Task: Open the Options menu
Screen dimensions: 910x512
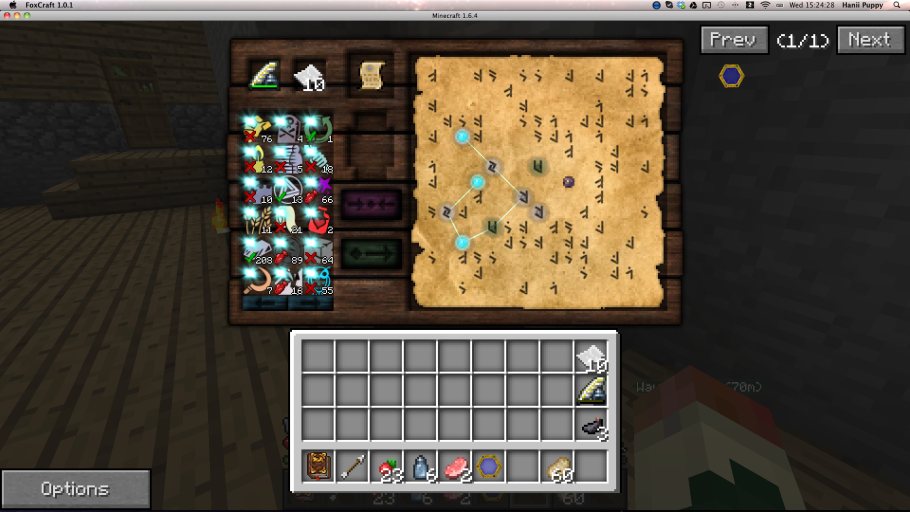Action: [75, 489]
